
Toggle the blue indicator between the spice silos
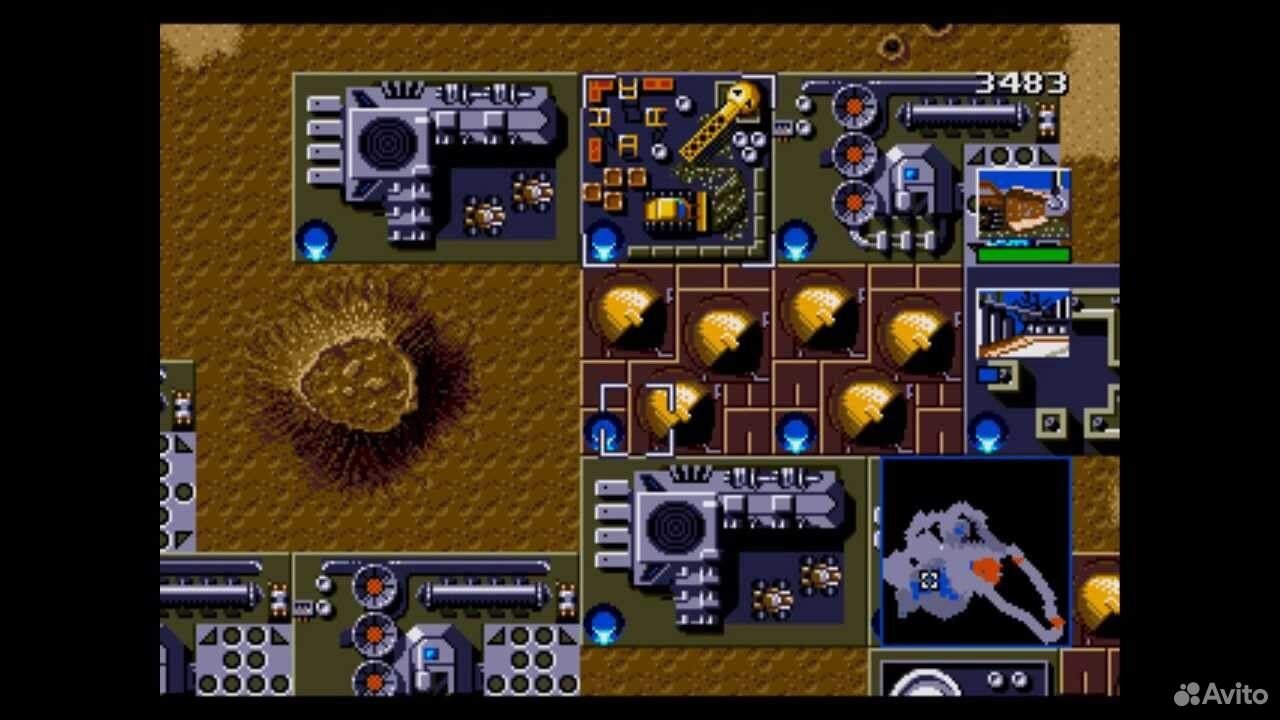[x=795, y=432]
